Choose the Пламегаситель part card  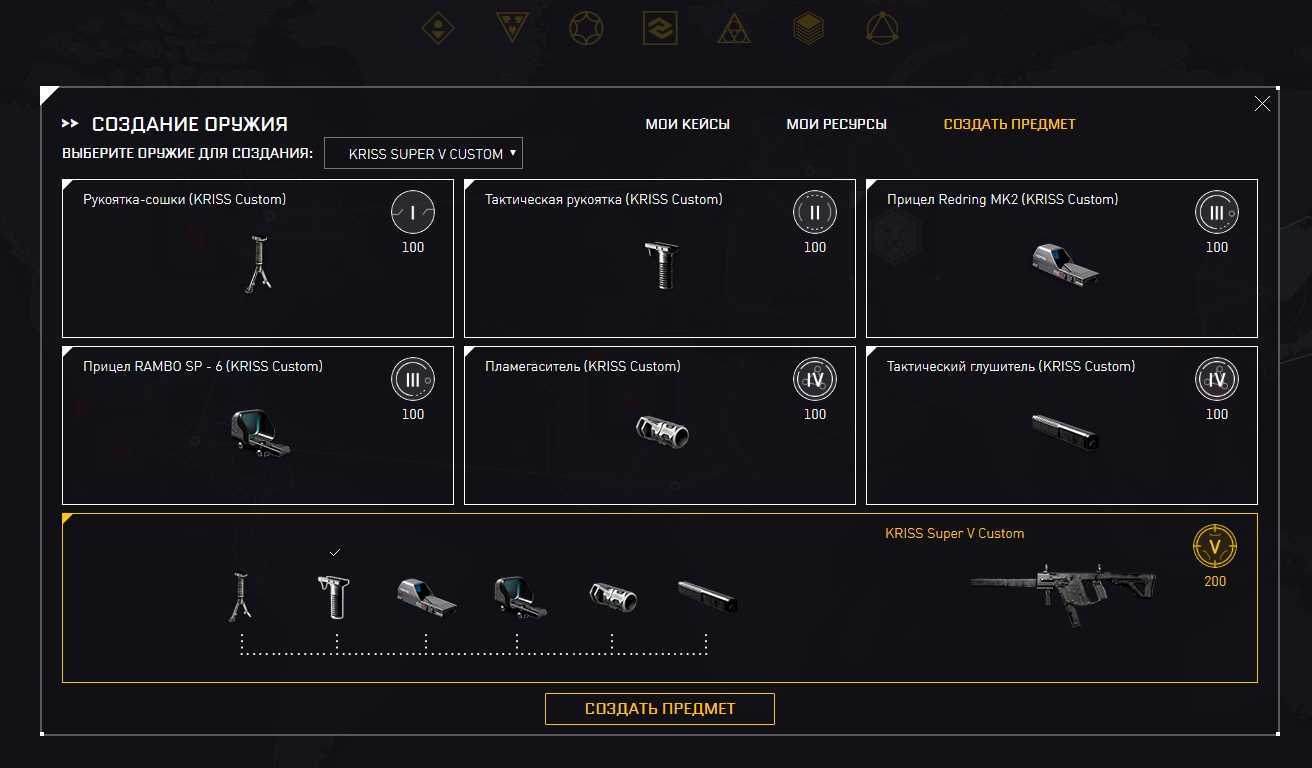[x=659, y=426]
